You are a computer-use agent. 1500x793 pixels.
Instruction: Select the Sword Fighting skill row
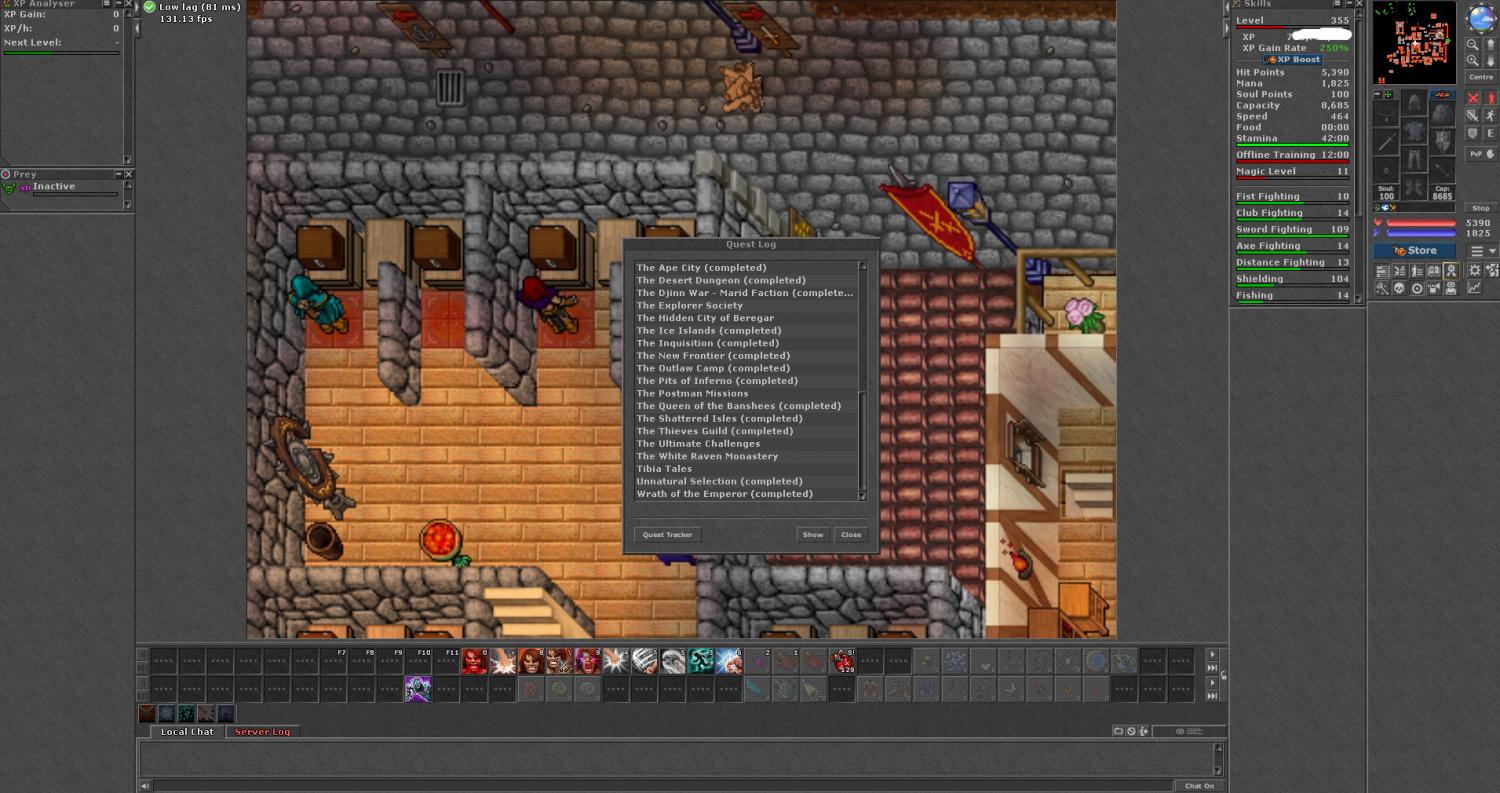coord(1292,230)
